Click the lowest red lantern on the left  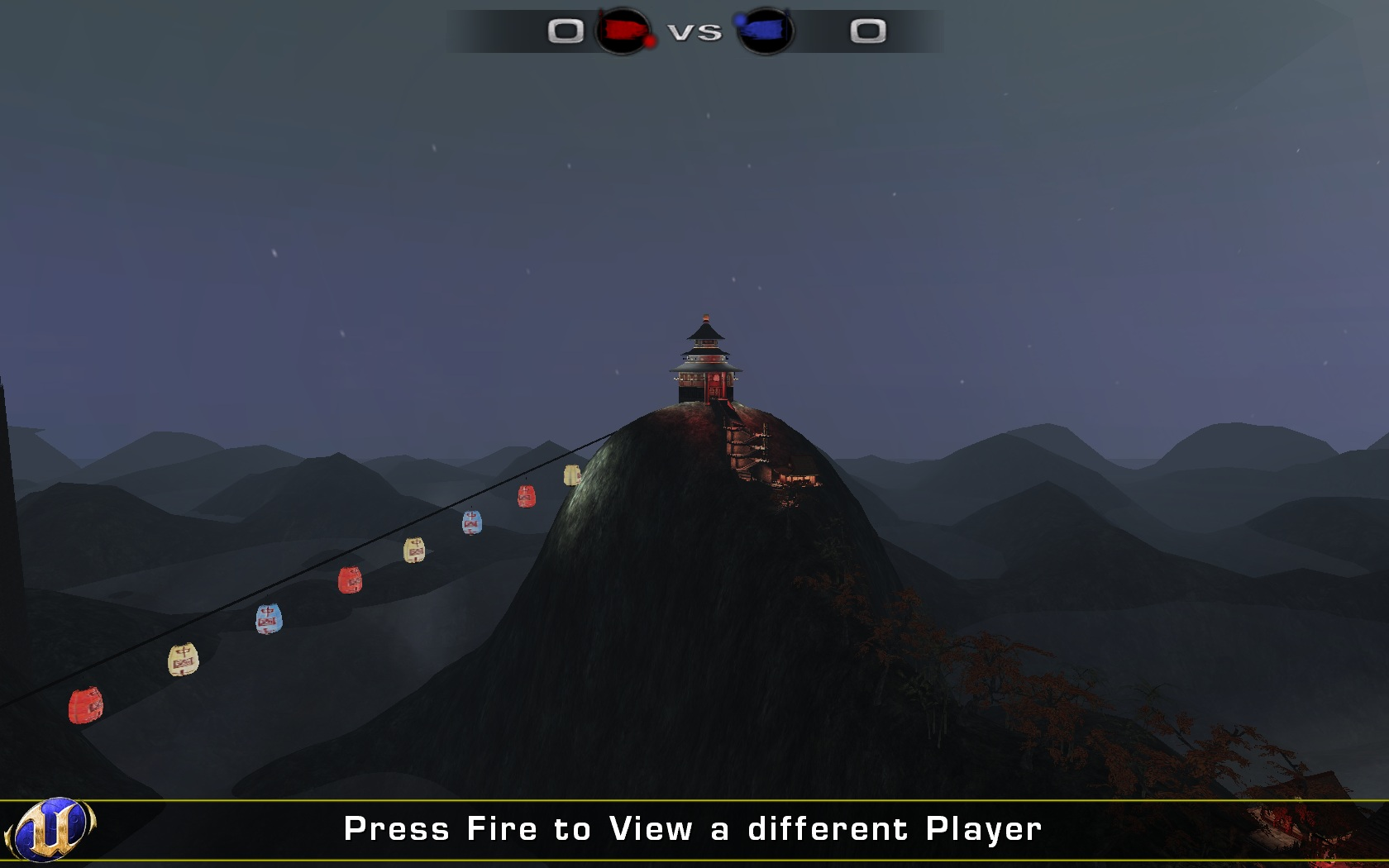click(85, 704)
